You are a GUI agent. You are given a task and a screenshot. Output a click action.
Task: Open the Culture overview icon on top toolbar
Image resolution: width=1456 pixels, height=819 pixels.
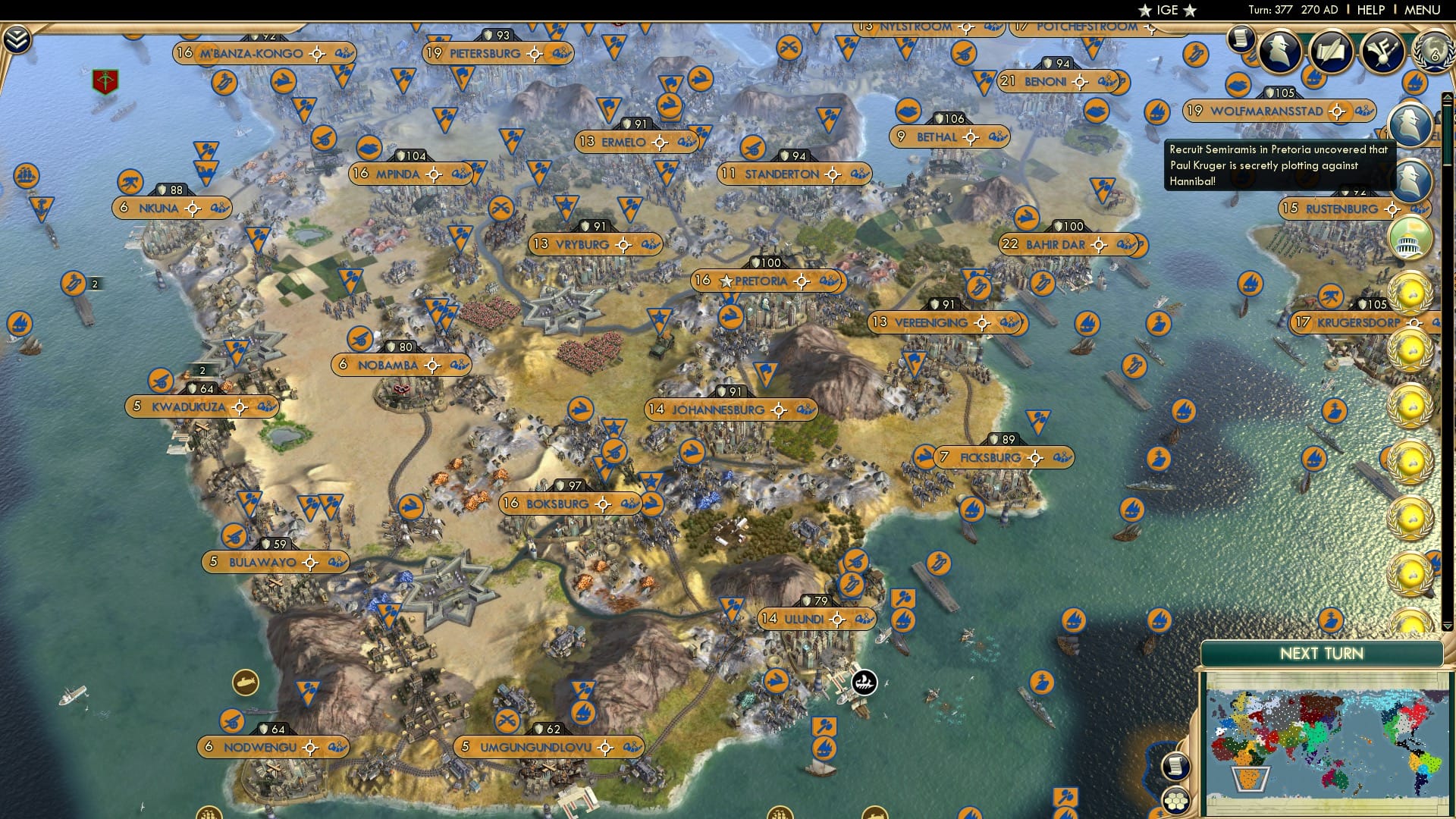[x=1384, y=51]
